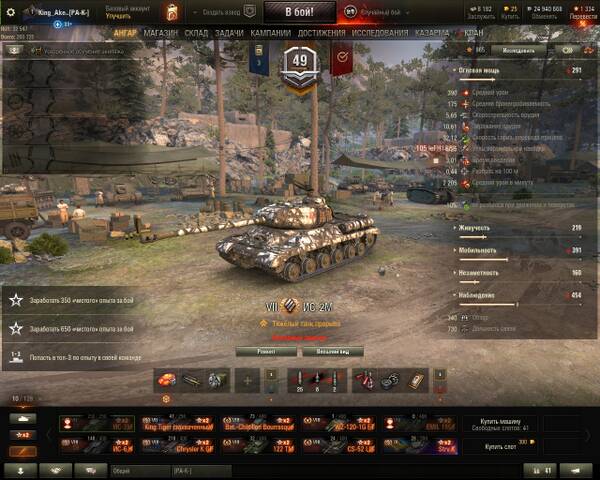Open the МАГАЗИН (Store) tab
This screenshot has height=480, width=600.
tap(160, 33)
